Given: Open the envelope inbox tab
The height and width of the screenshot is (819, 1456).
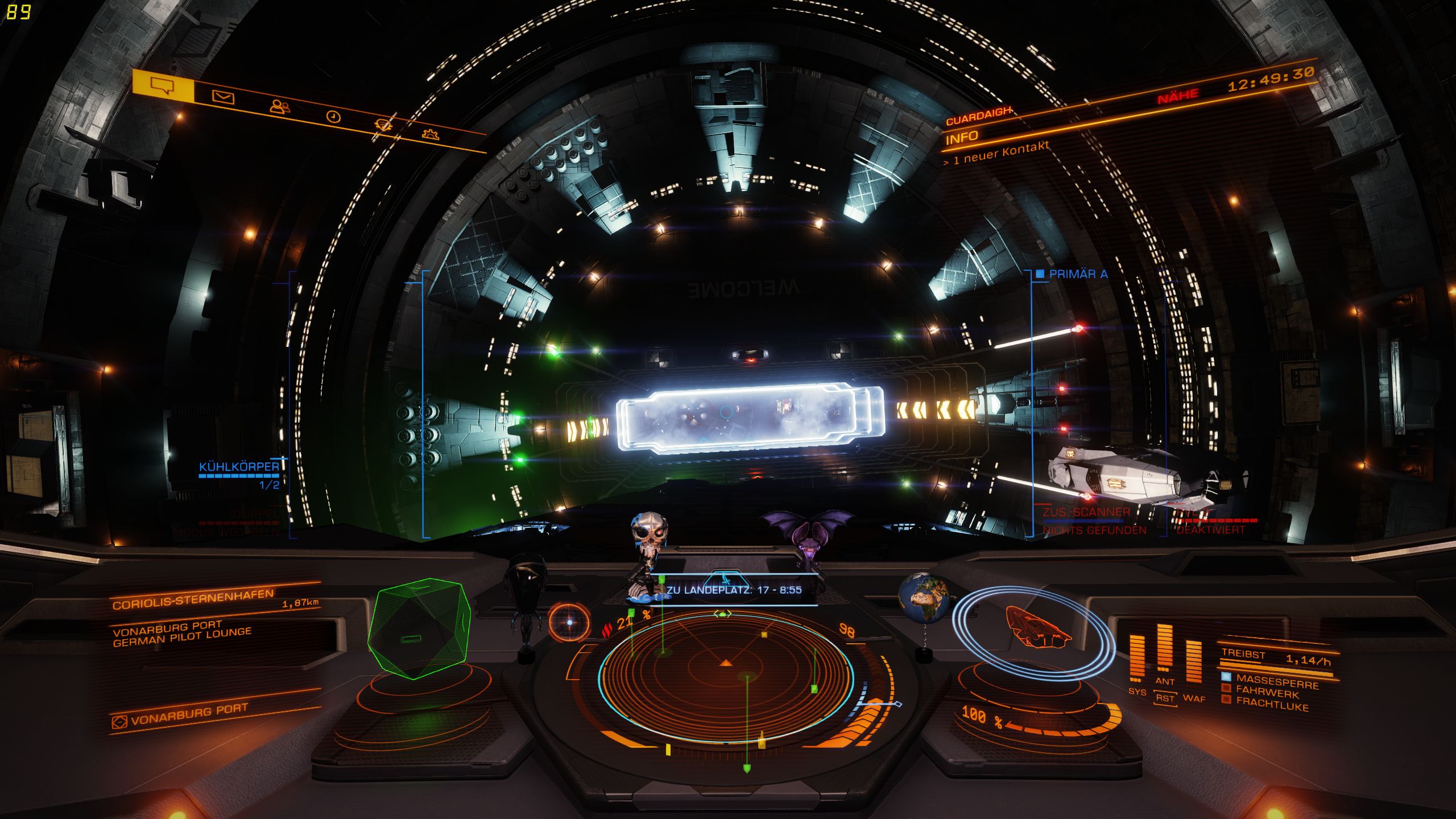Looking at the screenshot, I should (x=223, y=97).
